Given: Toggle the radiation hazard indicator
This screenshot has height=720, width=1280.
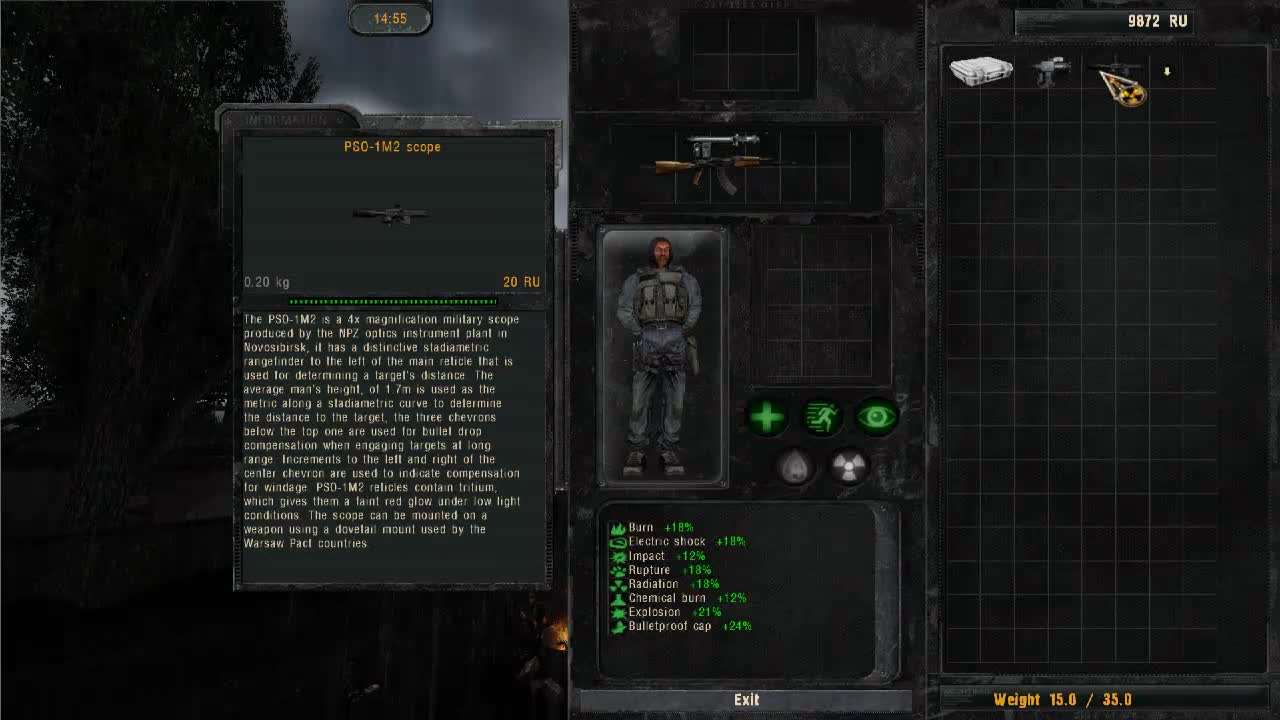Looking at the screenshot, I should 849,465.
